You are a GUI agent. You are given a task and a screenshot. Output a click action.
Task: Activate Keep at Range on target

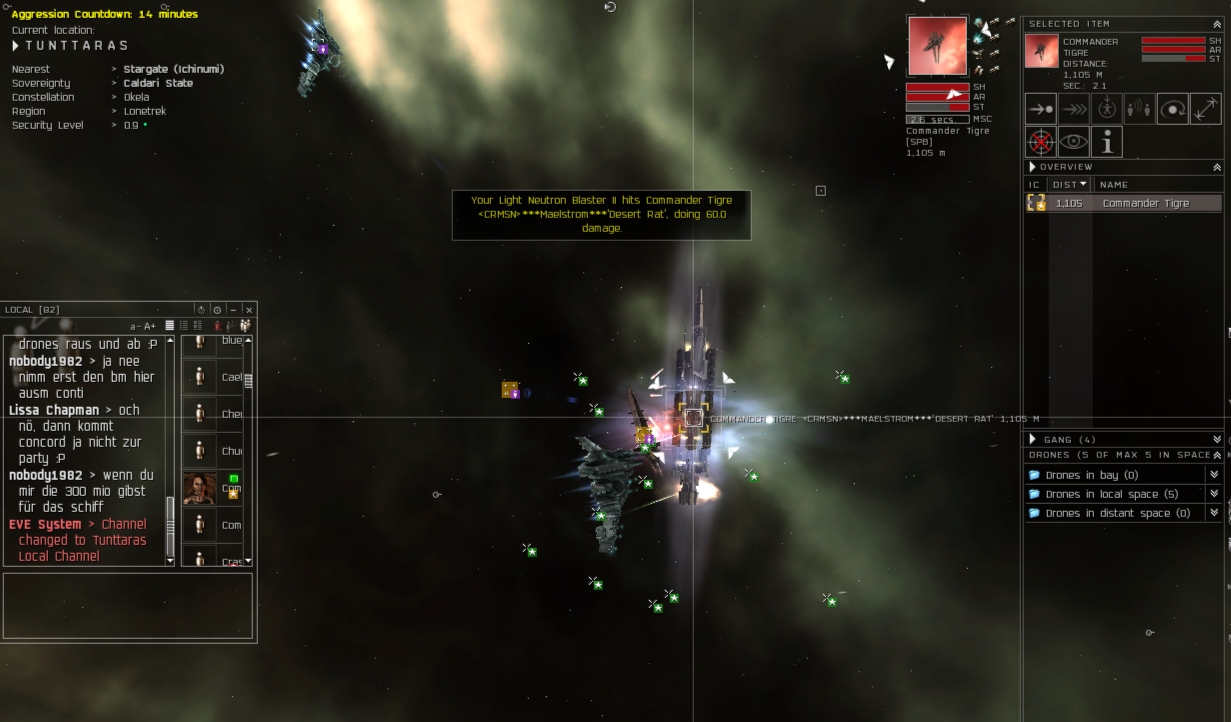(1206, 109)
